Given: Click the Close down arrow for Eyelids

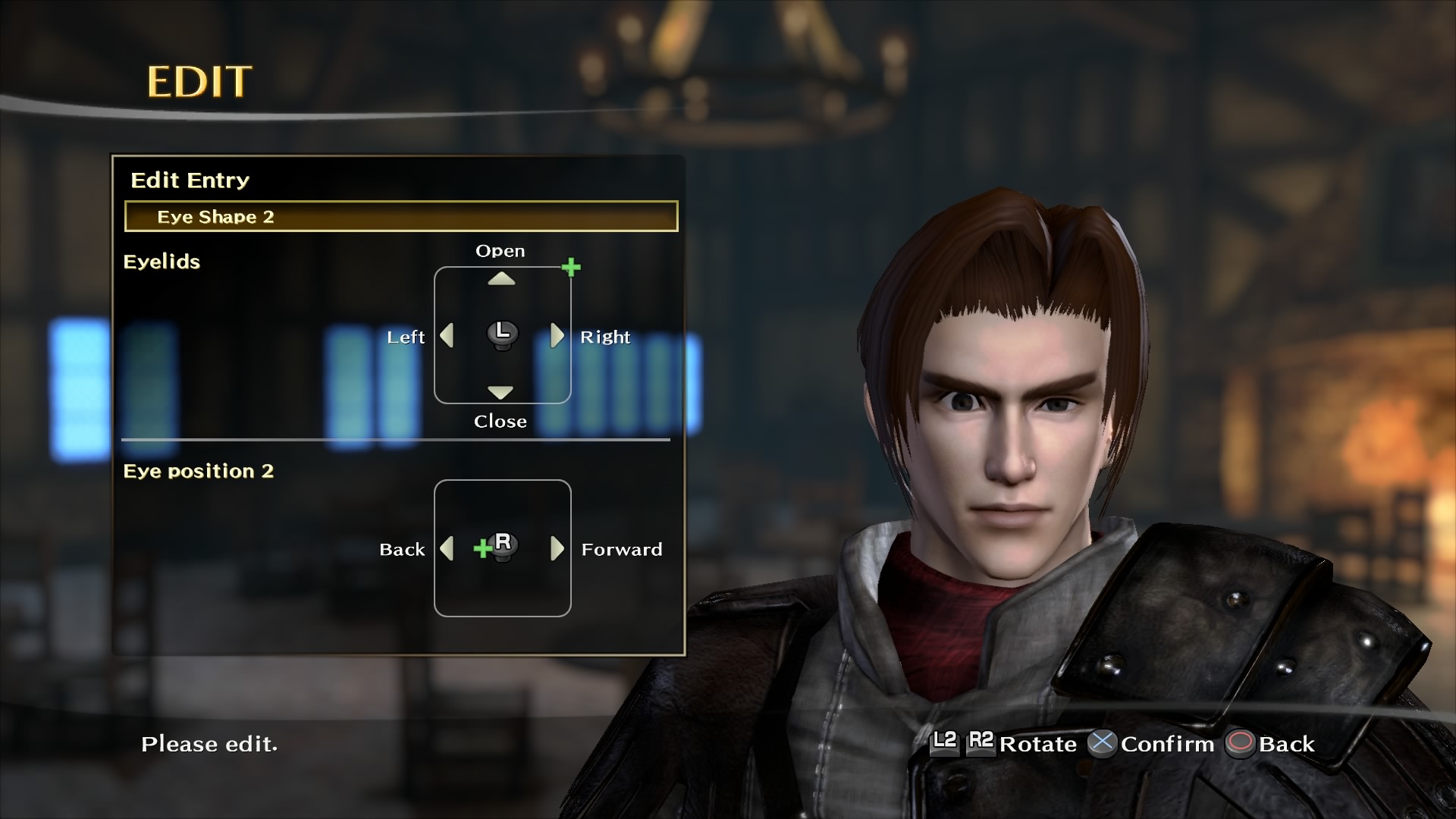Looking at the screenshot, I should (500, 392).
